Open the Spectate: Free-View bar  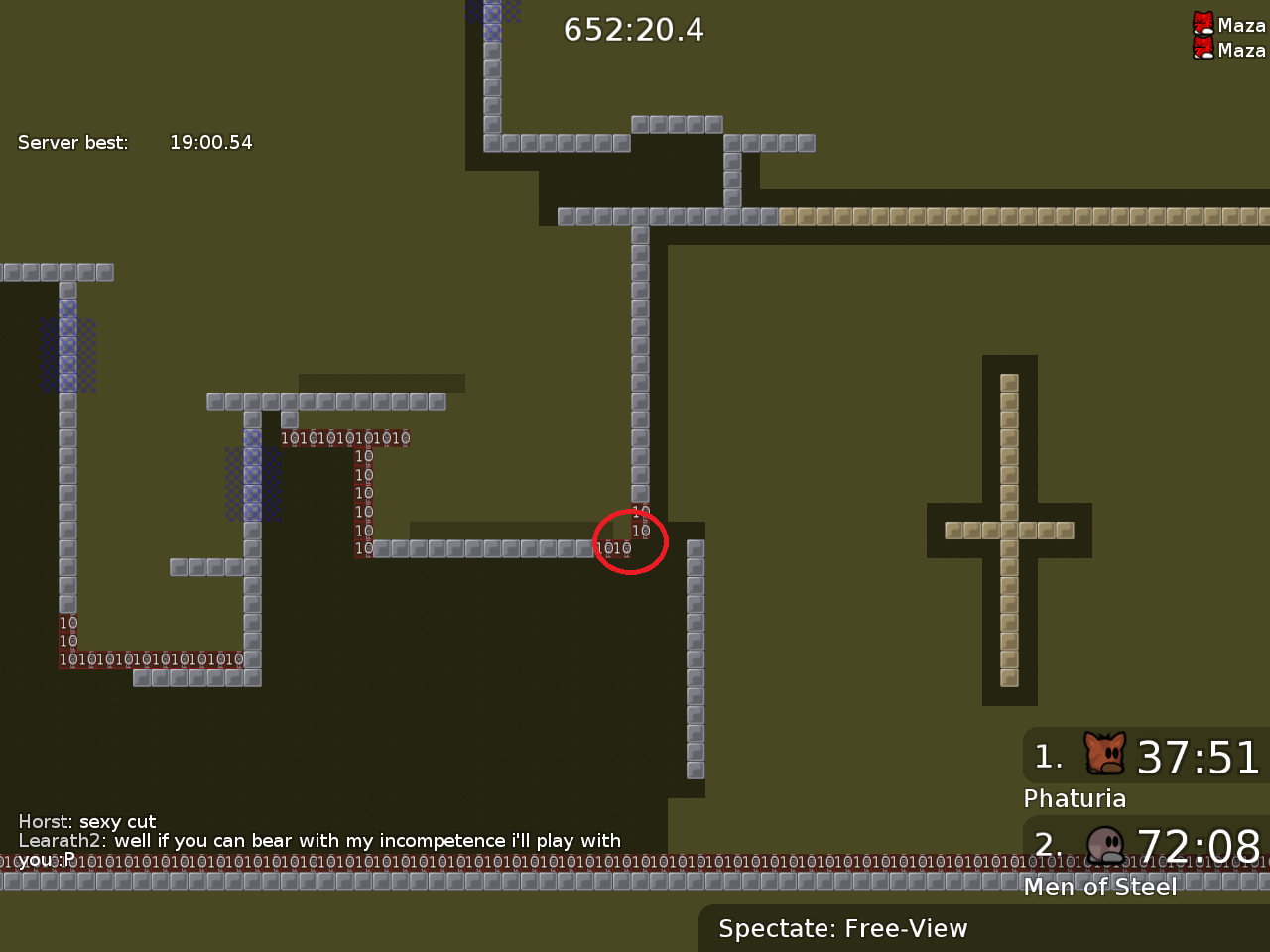[x=842, y=929]
